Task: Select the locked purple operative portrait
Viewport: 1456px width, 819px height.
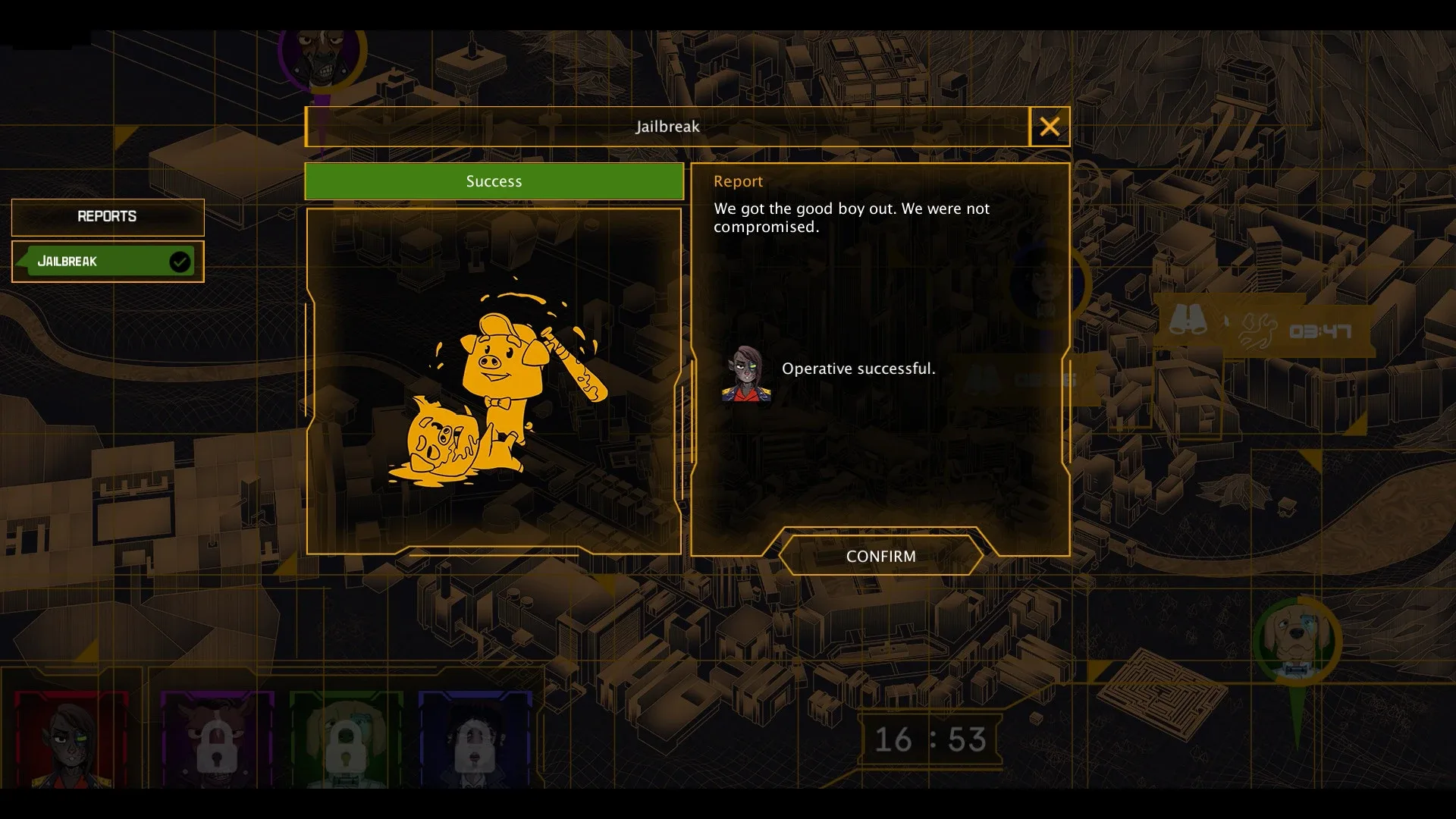Action: click(217, 739)
